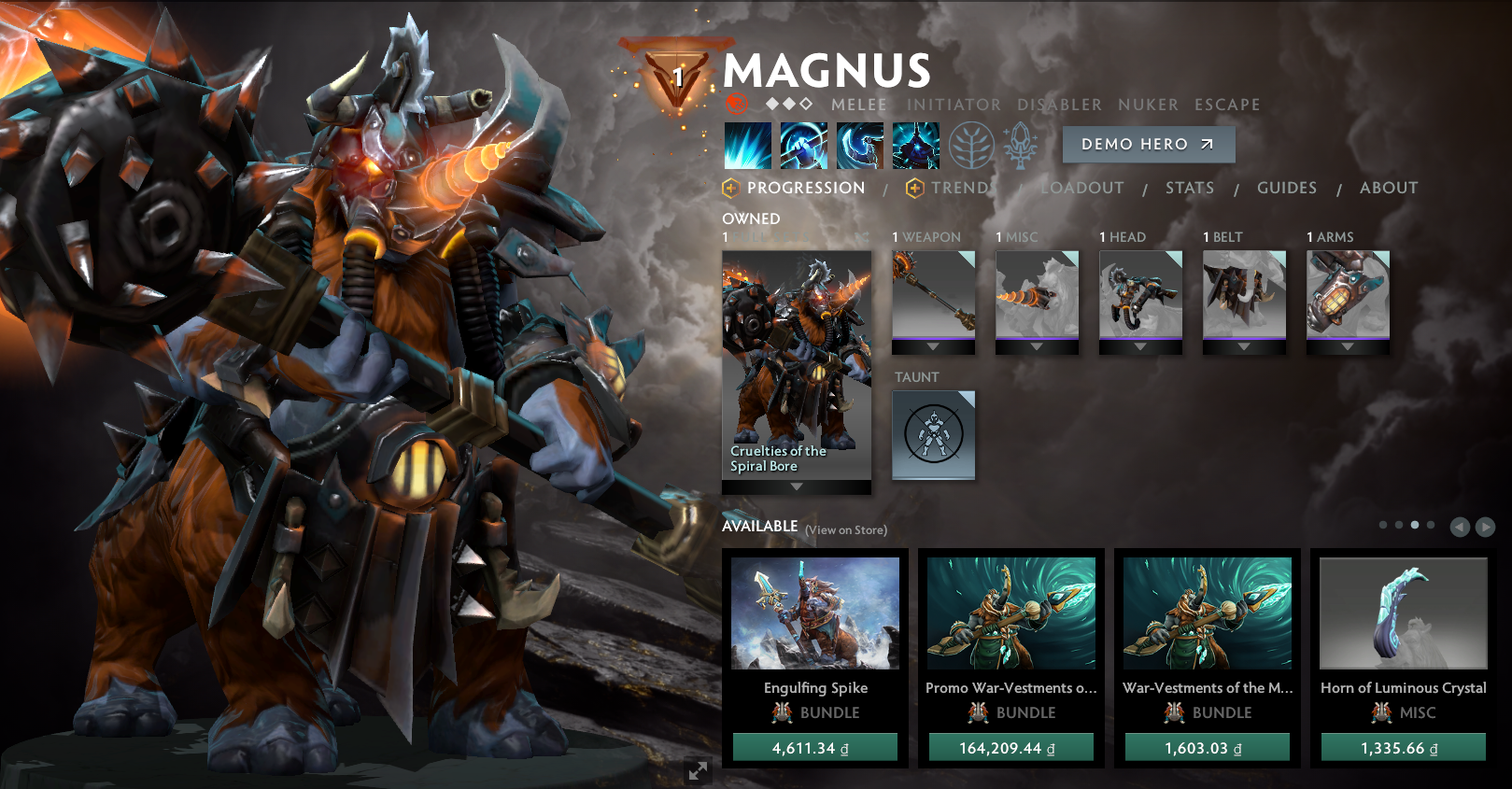Viewport: 1512px width, 789px height.
Task: Select the second carousel pagination dot
Action: coord(1399,525)
